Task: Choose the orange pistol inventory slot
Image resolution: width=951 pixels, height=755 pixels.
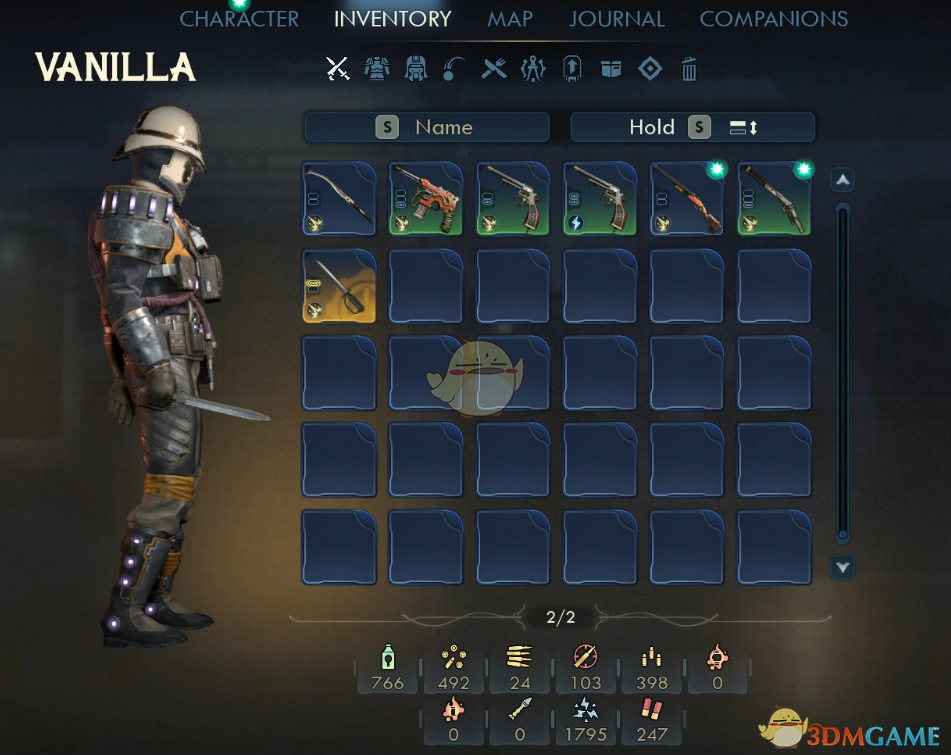Action: click(426, 198)
